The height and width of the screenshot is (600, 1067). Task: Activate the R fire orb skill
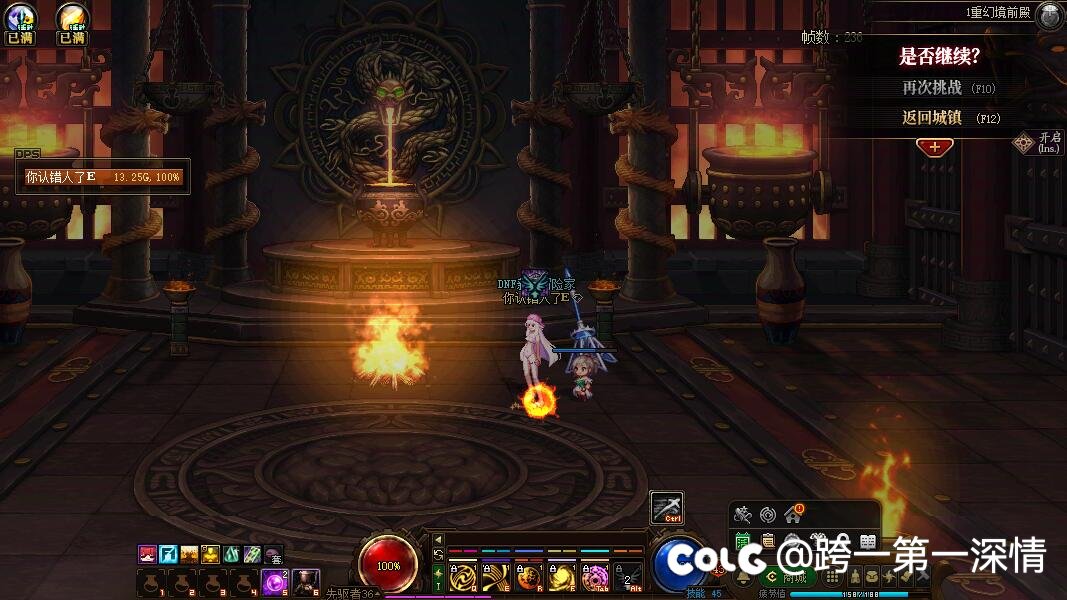[530, 577]
